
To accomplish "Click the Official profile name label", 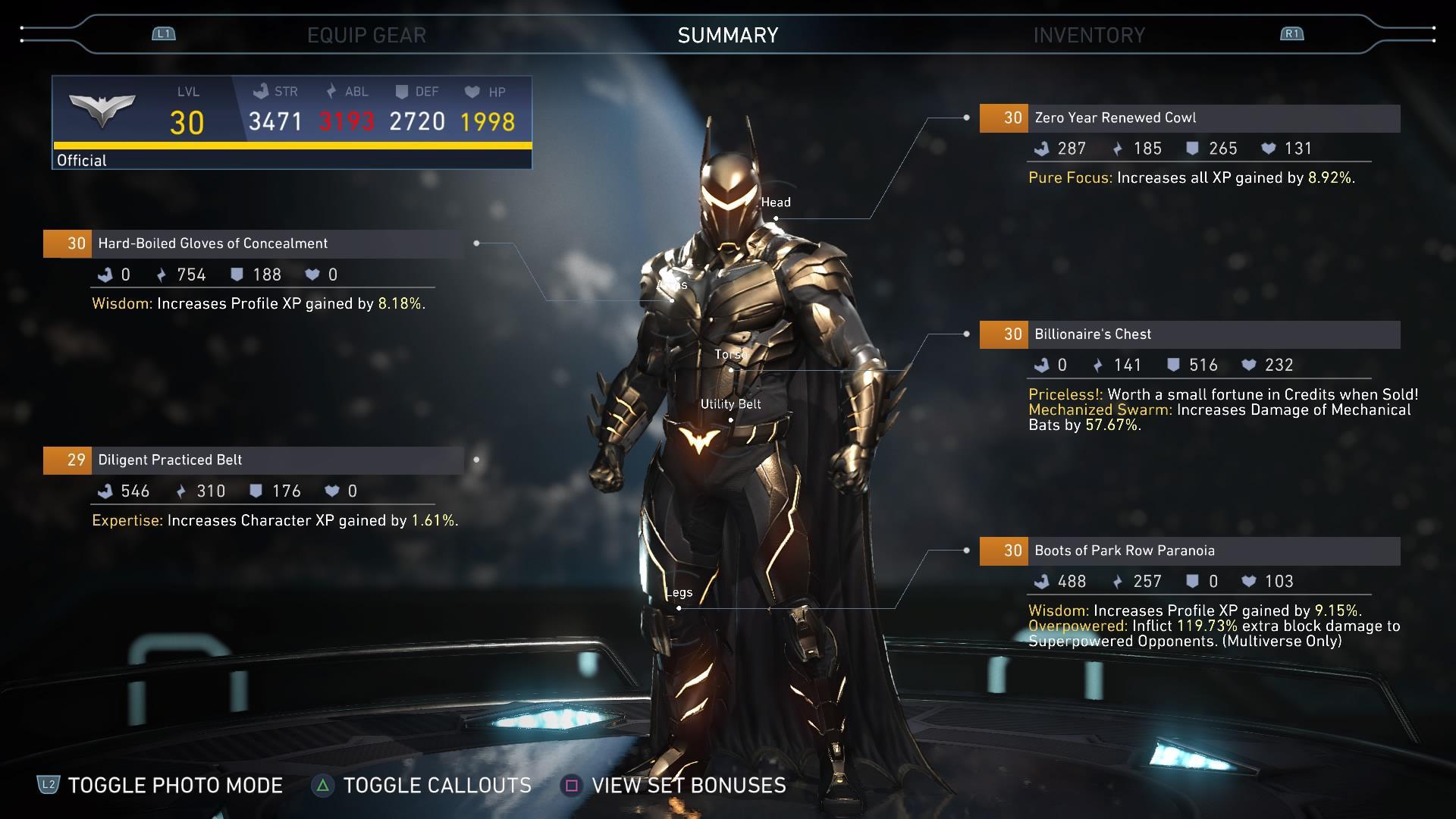I will [81, 160].
